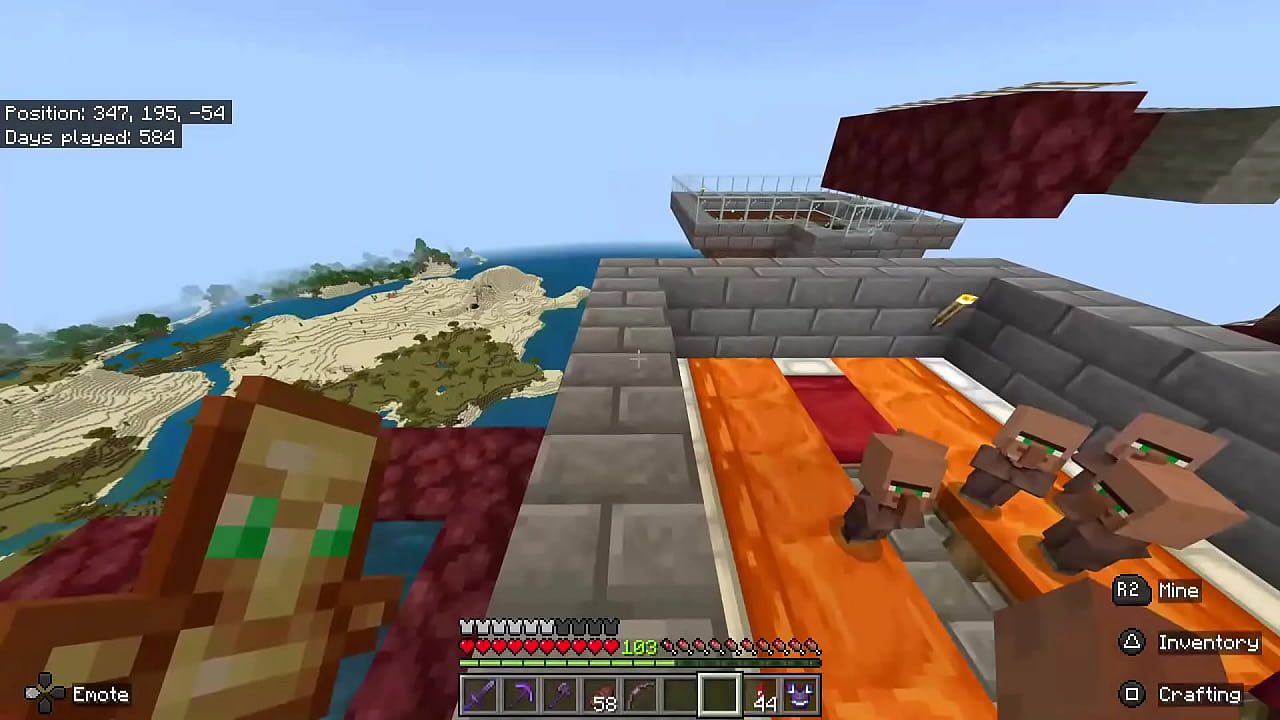
Task: Click the currently selected empty hotbar slot
Action: [x=720, y=695]
